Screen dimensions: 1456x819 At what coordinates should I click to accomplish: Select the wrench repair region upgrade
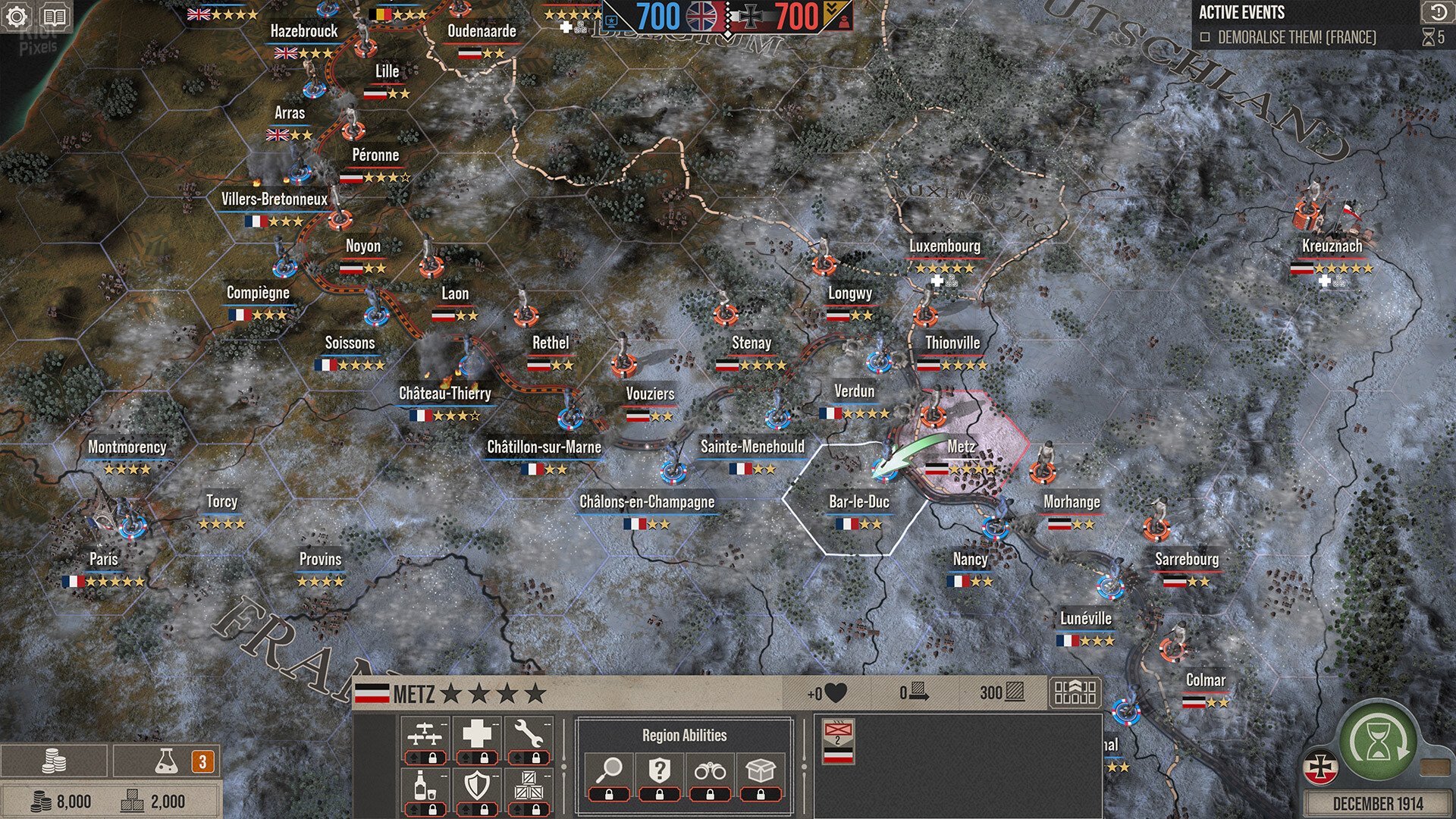pos(529,739)
